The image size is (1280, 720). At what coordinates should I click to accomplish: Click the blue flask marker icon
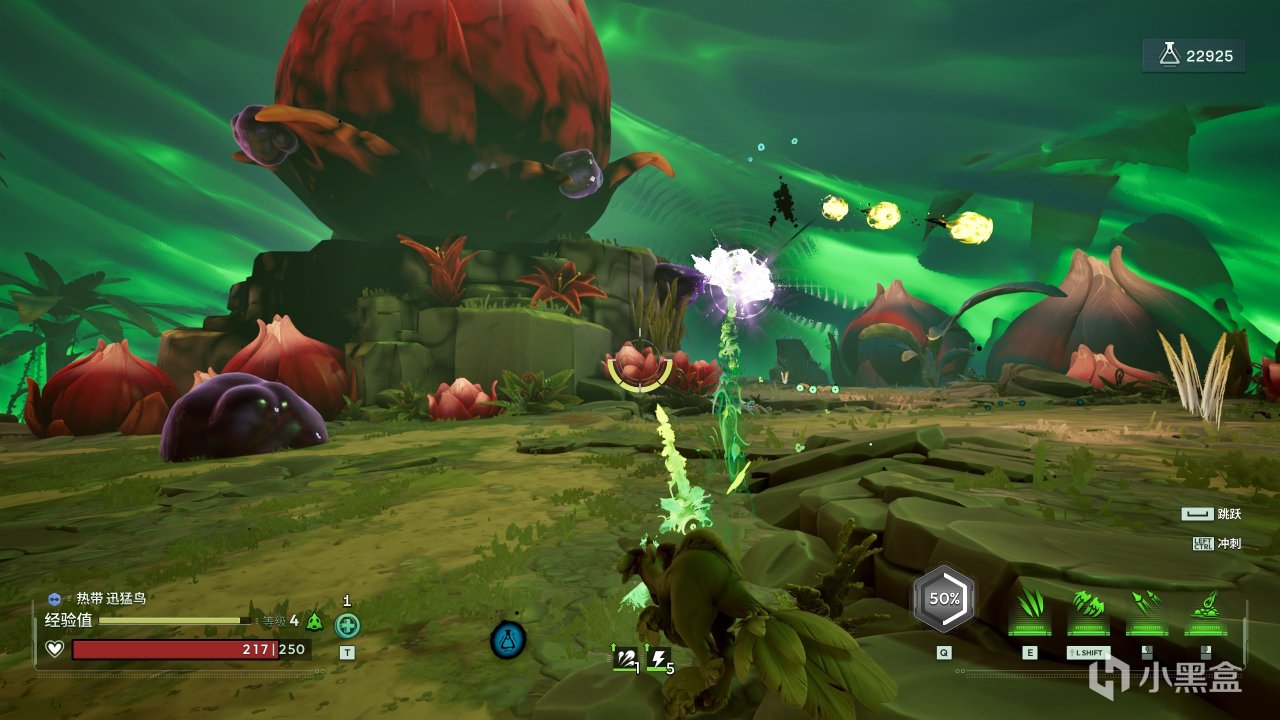[x=508, y=640]
